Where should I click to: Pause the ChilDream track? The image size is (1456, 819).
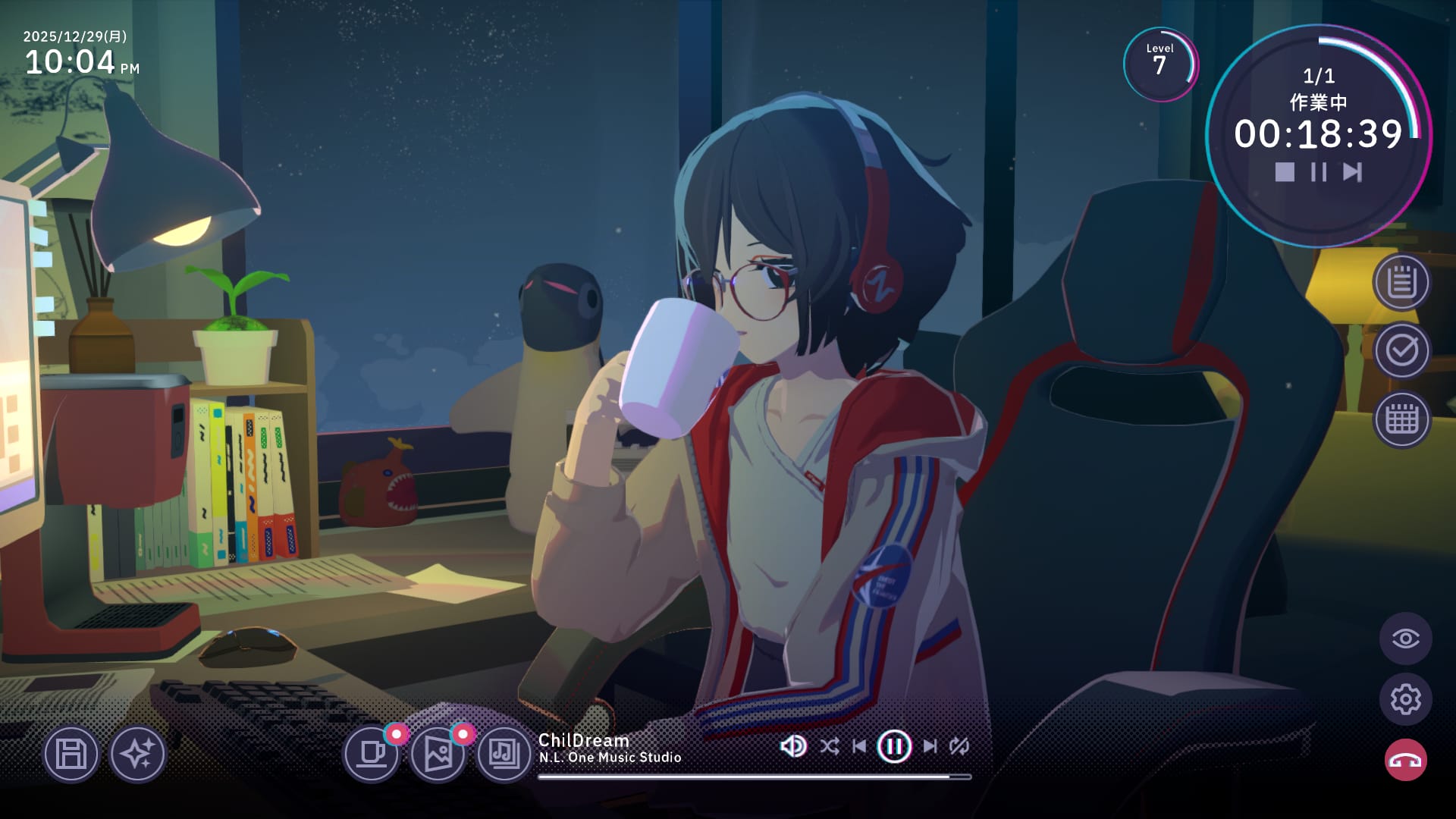click(x=895, y=746)
